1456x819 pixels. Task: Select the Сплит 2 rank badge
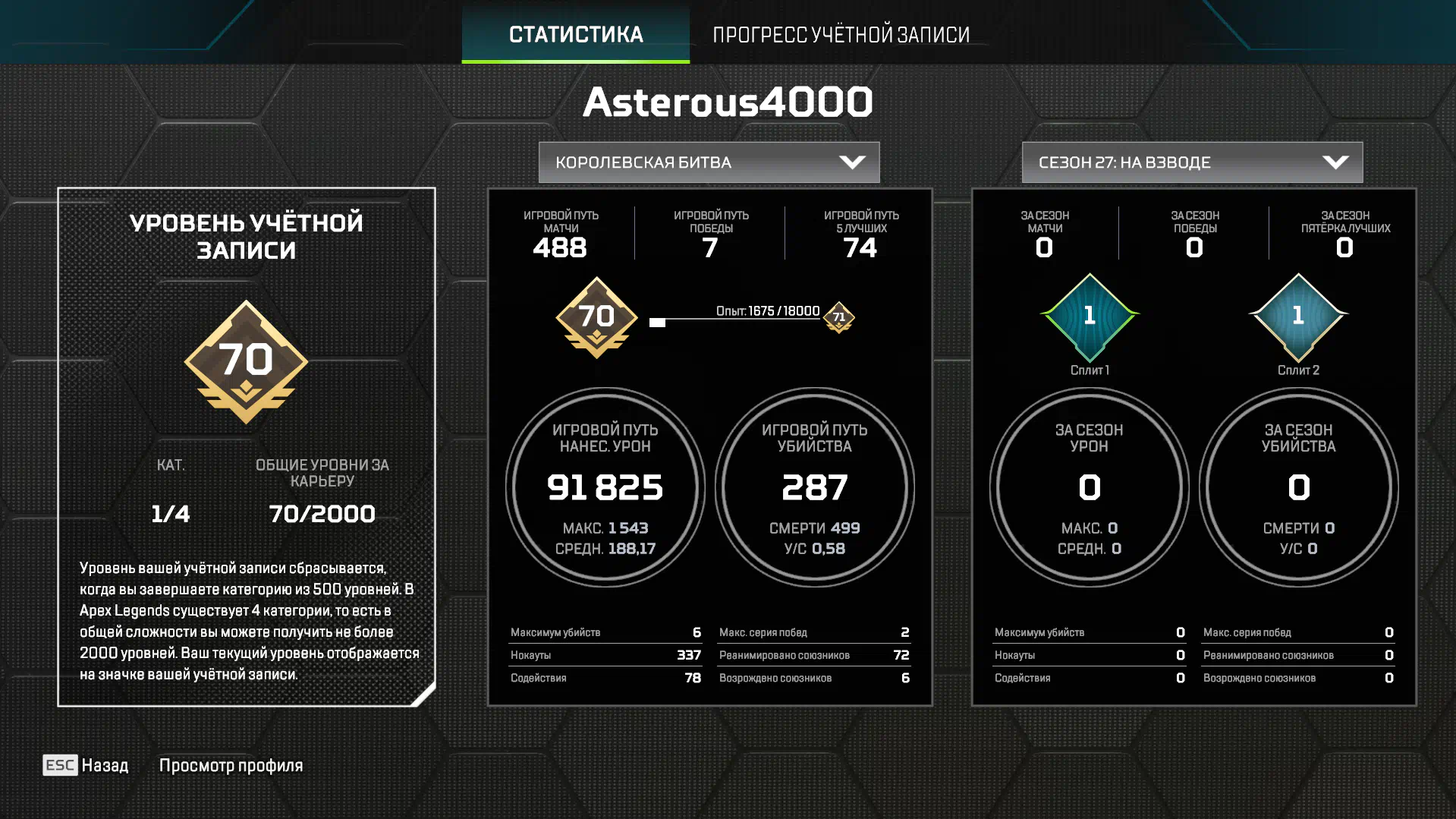pyautogui.click(x=1298, y=317)
